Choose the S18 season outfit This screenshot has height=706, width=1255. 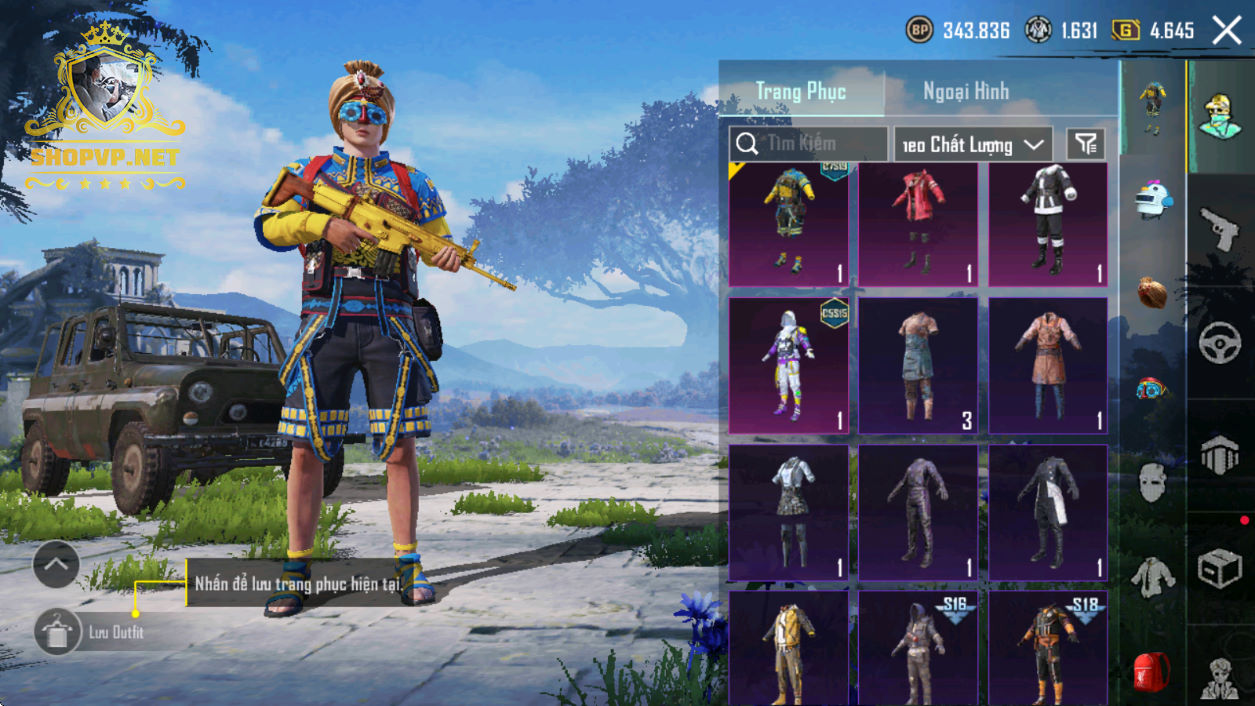[x=1048, y=647]
